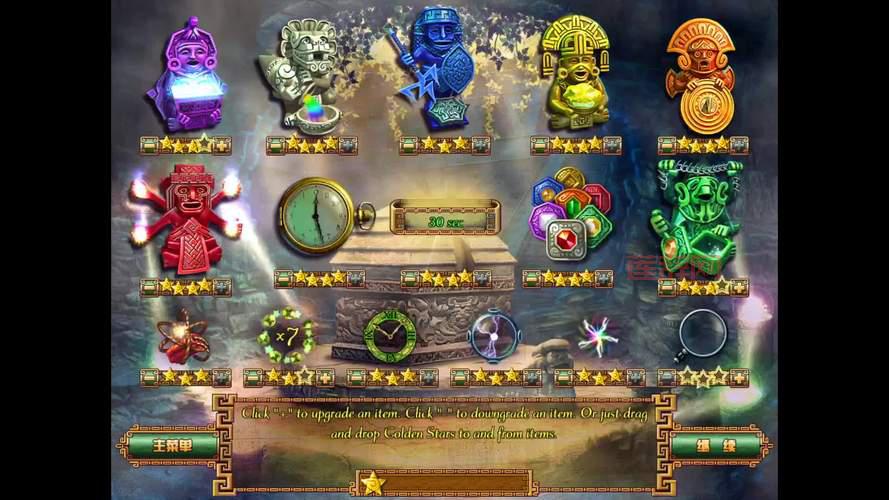Open the 主菜单 main menu button
The image size is (889, 500).
[173, 444]
